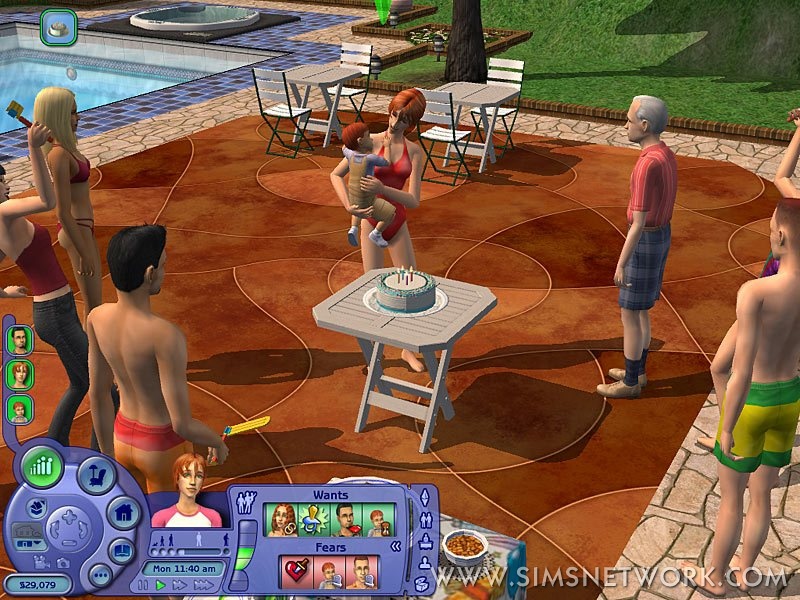Switch to Live mode with the green bars button

42,468
